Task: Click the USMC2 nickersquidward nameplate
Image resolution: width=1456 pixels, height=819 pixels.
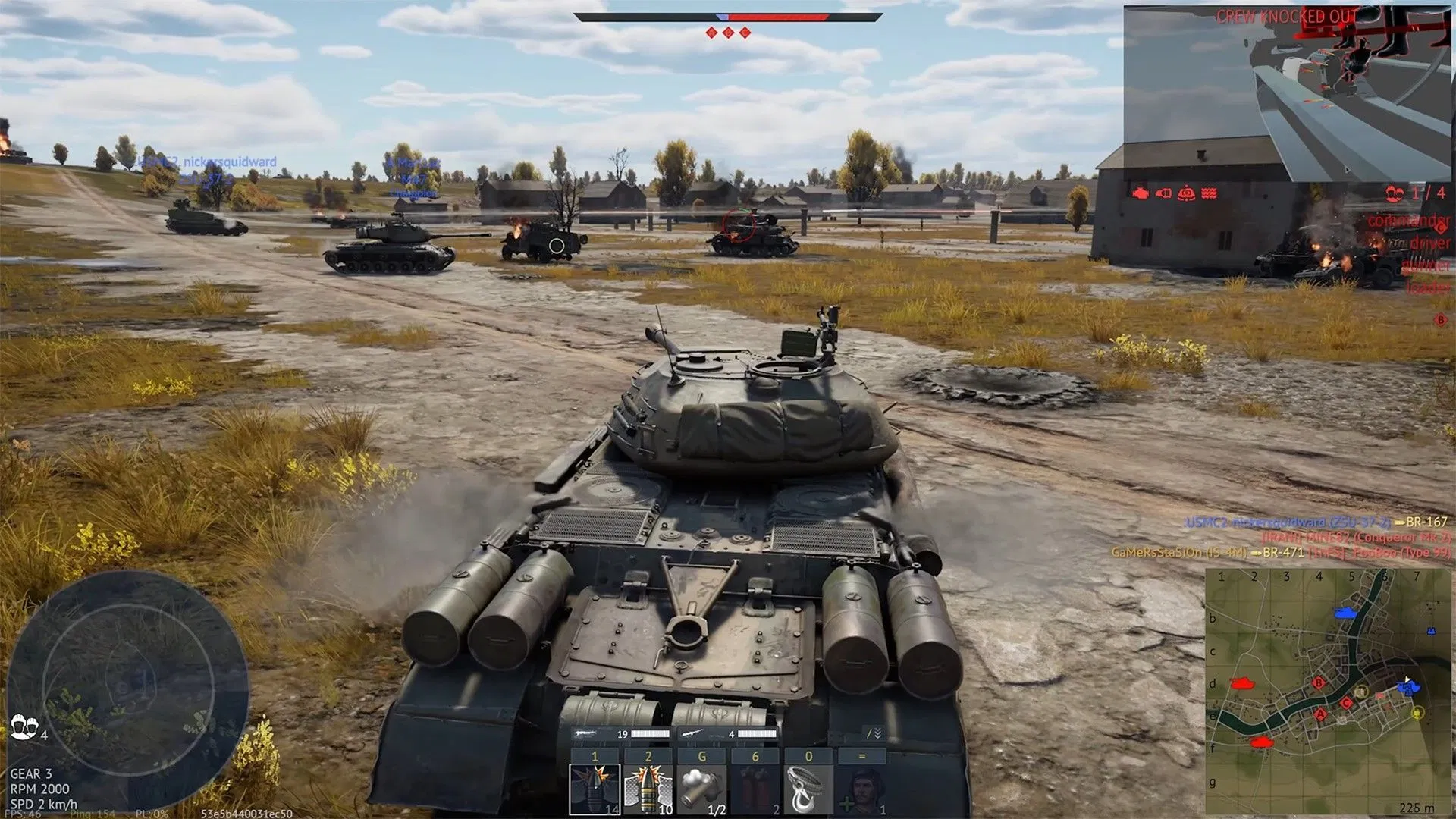Action: [207, 160]
